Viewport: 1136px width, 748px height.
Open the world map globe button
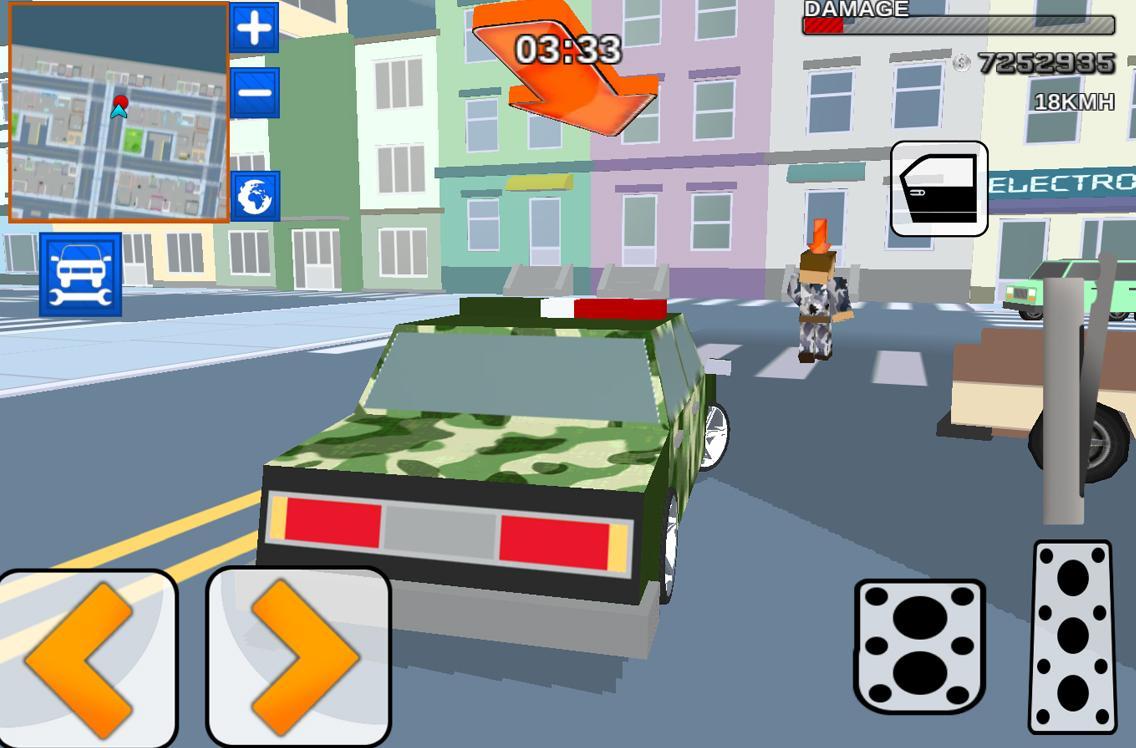[x=255, y=196]
